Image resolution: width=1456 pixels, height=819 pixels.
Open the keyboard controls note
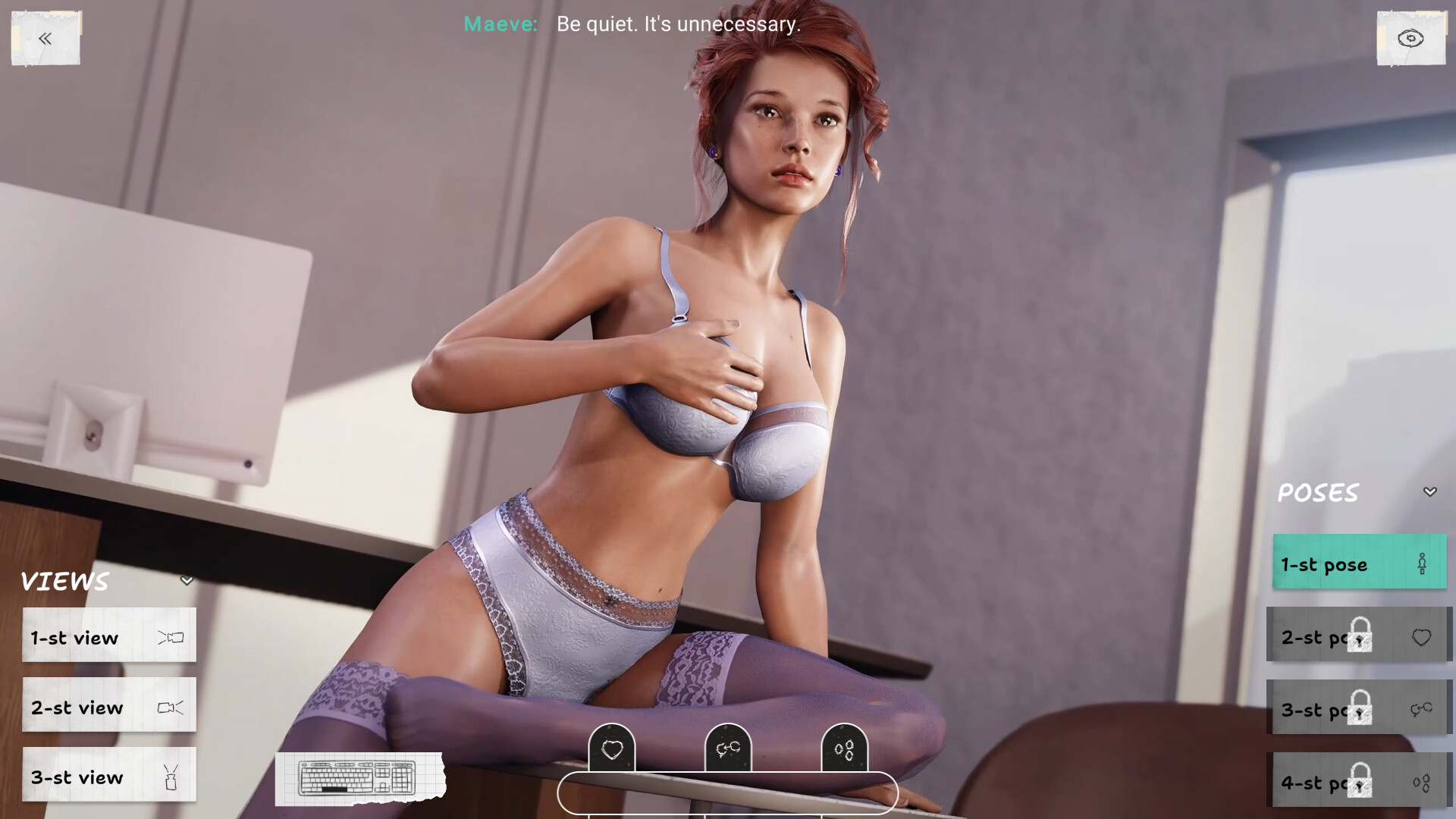[x=358, y=778]
